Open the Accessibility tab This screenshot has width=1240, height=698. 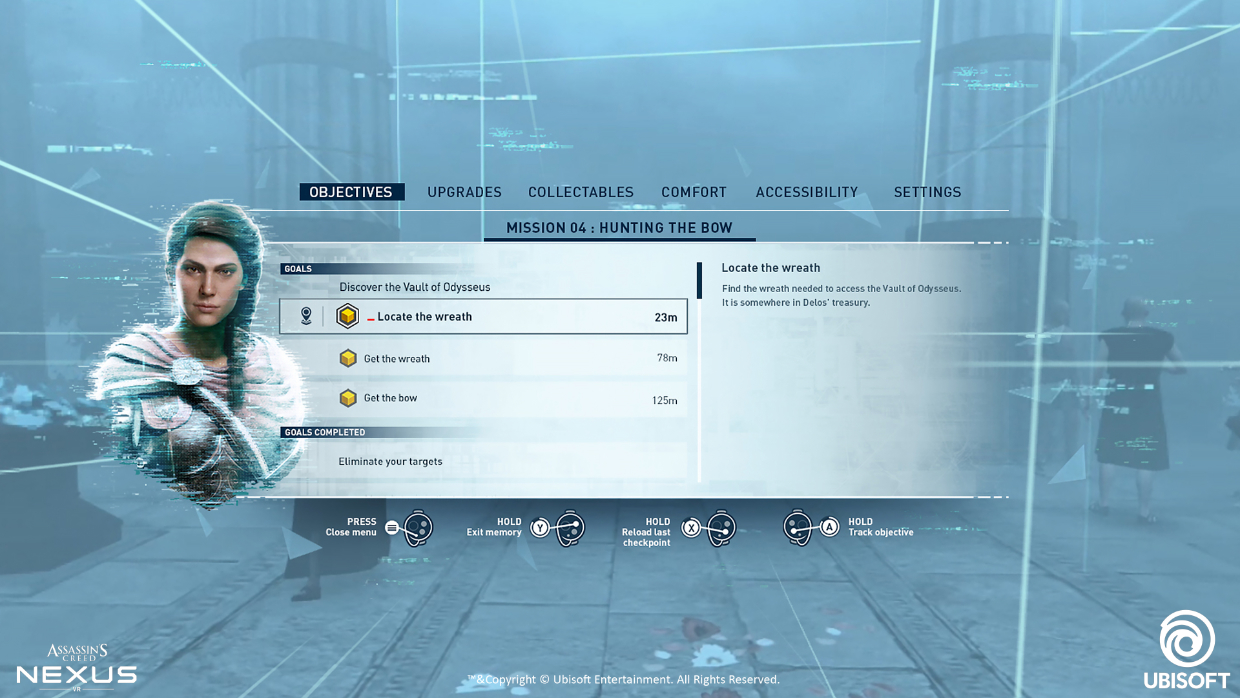(x=807, y=192)
